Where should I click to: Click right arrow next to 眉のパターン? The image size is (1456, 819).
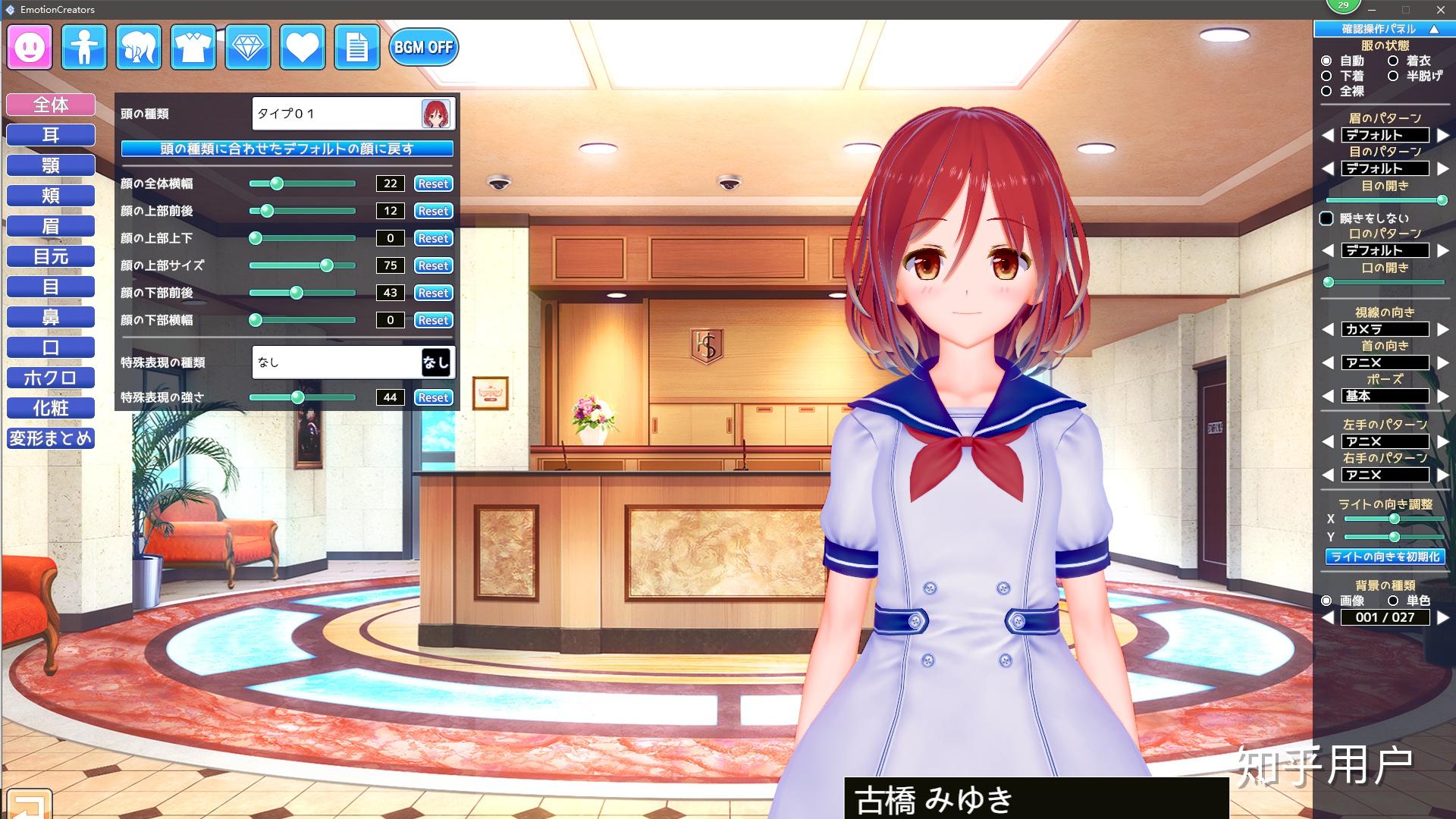point(1442,134)
